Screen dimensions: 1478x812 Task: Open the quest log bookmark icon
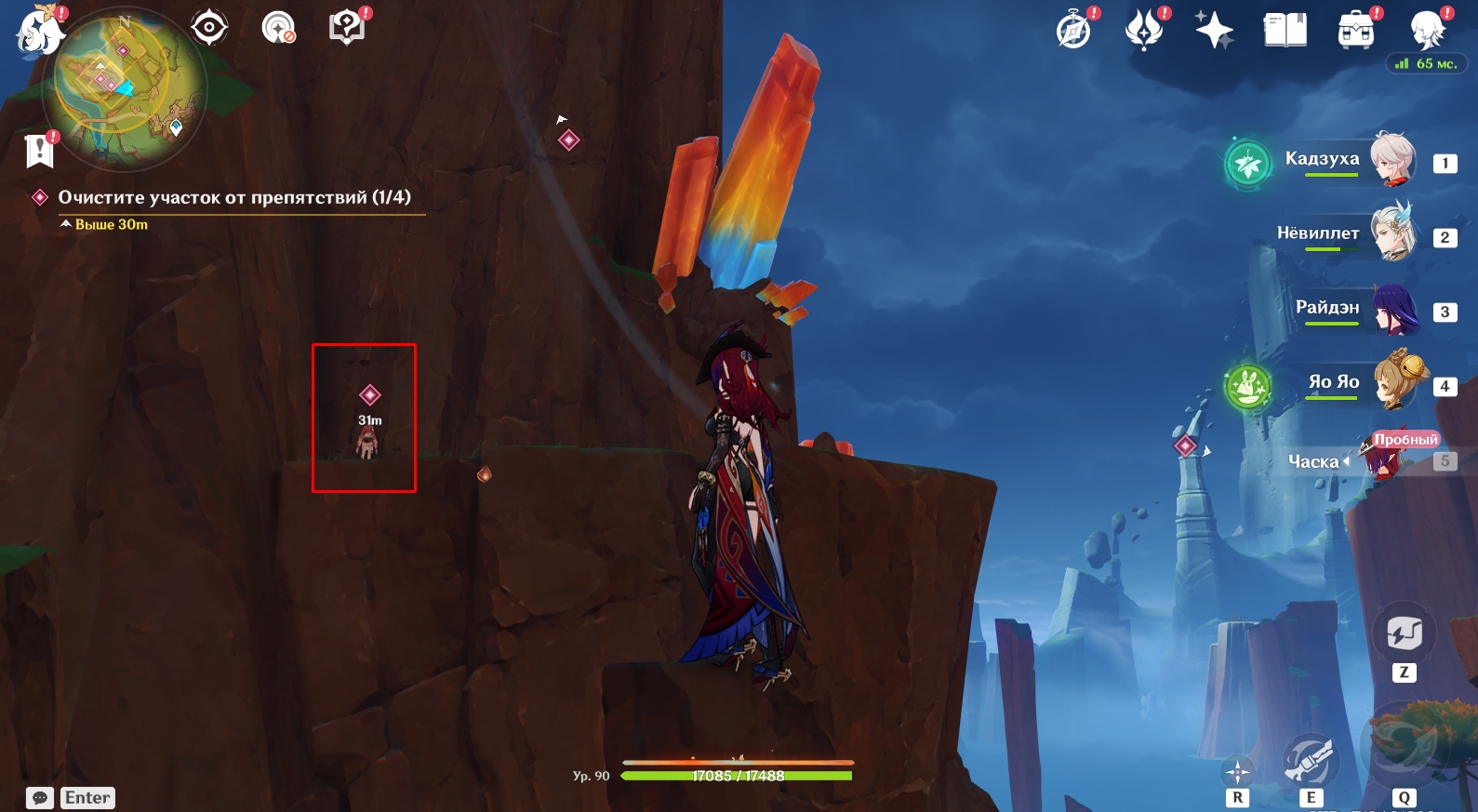(x=39, y=150)
